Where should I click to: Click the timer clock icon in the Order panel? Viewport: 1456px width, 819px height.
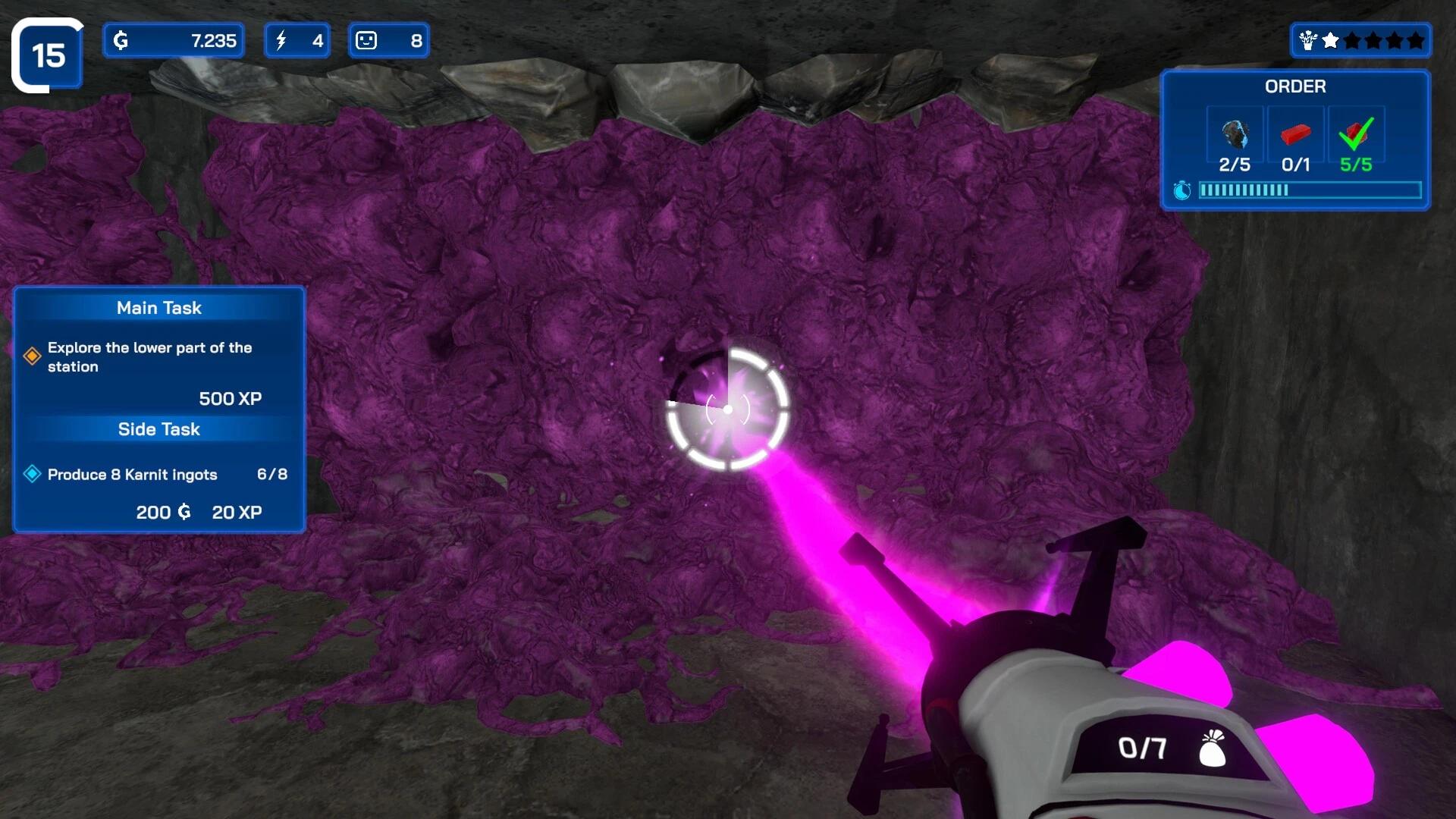click(x=1182, y=190)
